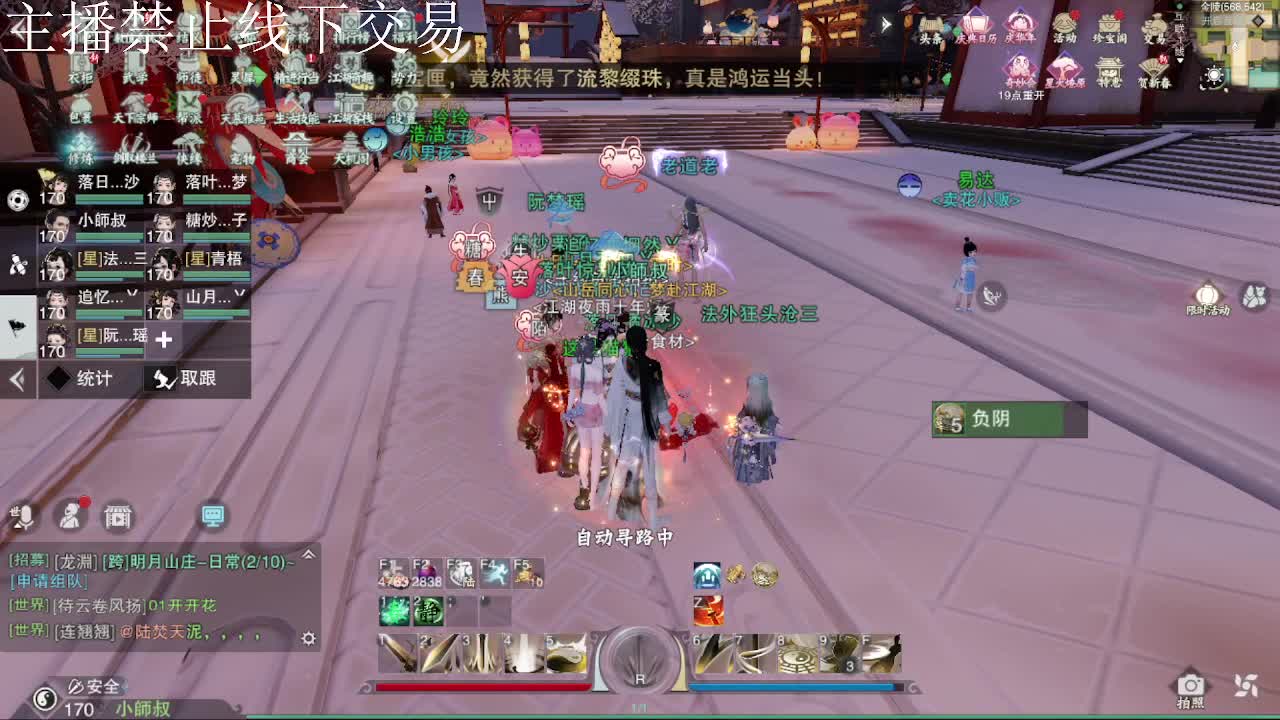Viewport: 1280px width, 720px height.
Task: Collapse the team panel with the left arrow
Action: pos(16,378)
